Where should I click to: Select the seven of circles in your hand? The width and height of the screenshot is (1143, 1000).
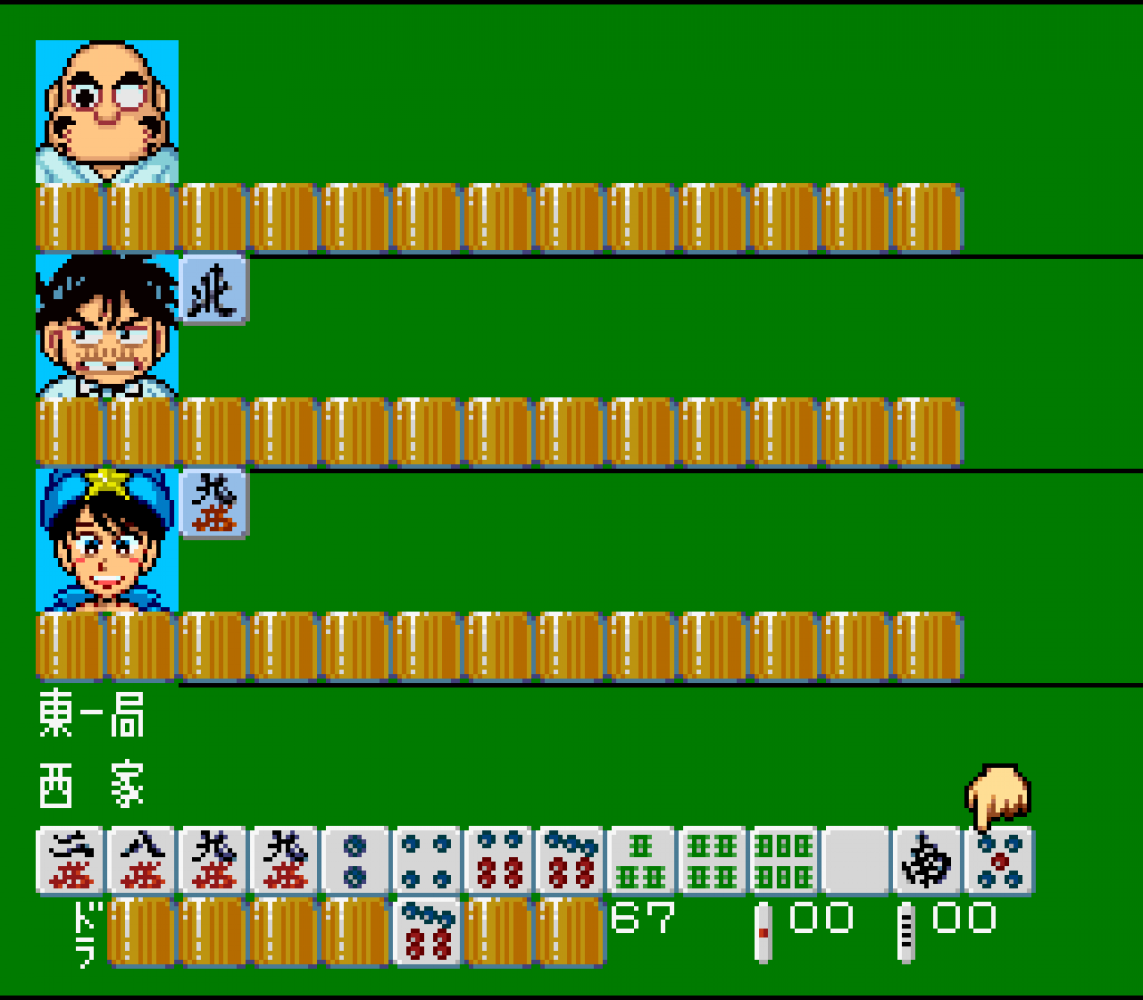[x=571, y=860]
